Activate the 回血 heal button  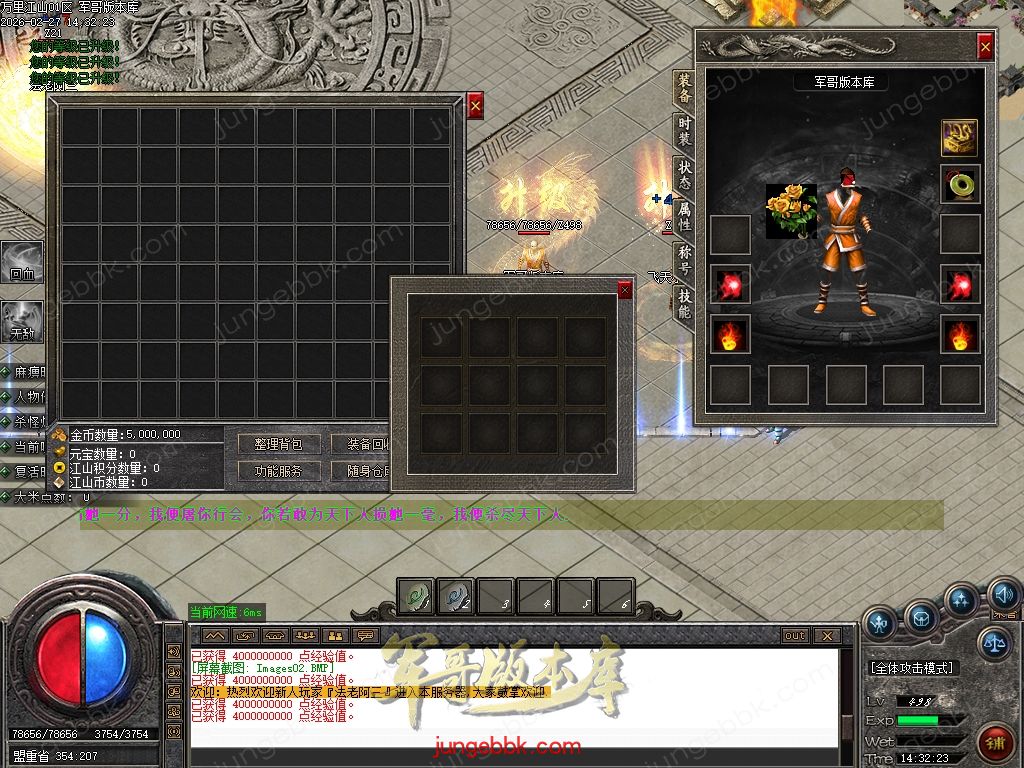tap(22, 260)
